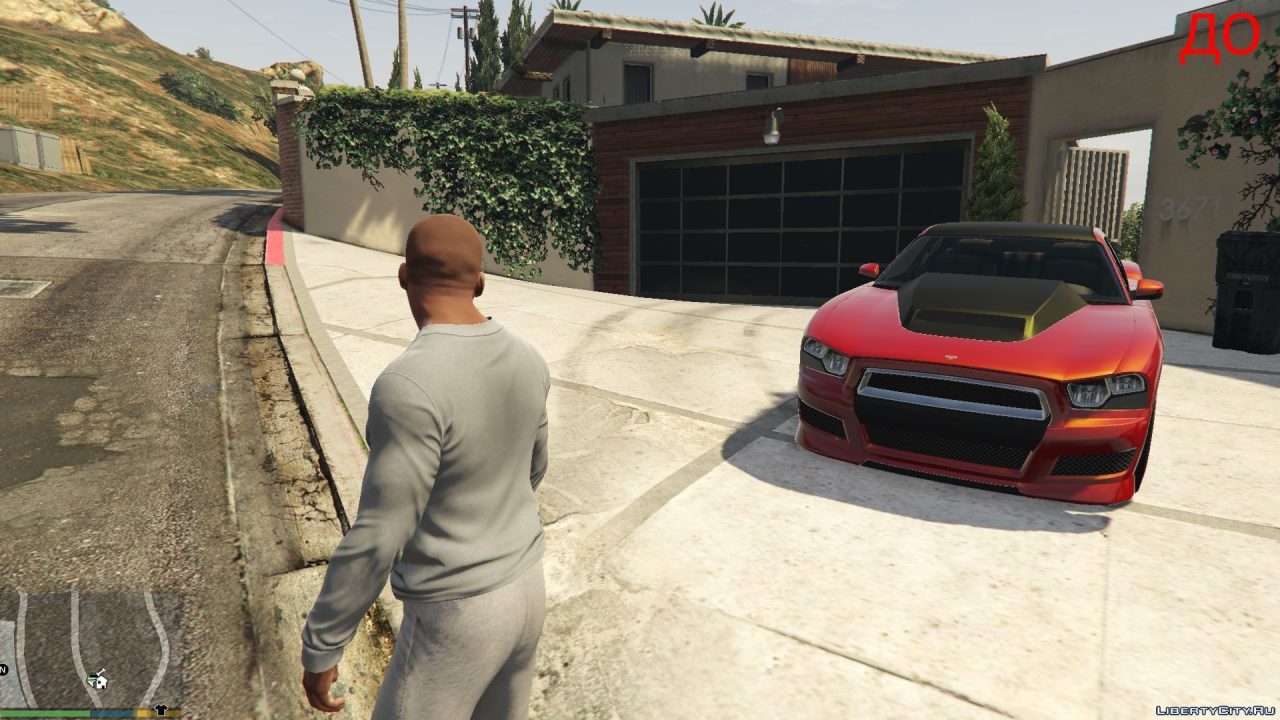1280x720 pixels.
Task: Click the green shield garage marker on the minimap
Action: pyautogui.click(x=91, y=677)
